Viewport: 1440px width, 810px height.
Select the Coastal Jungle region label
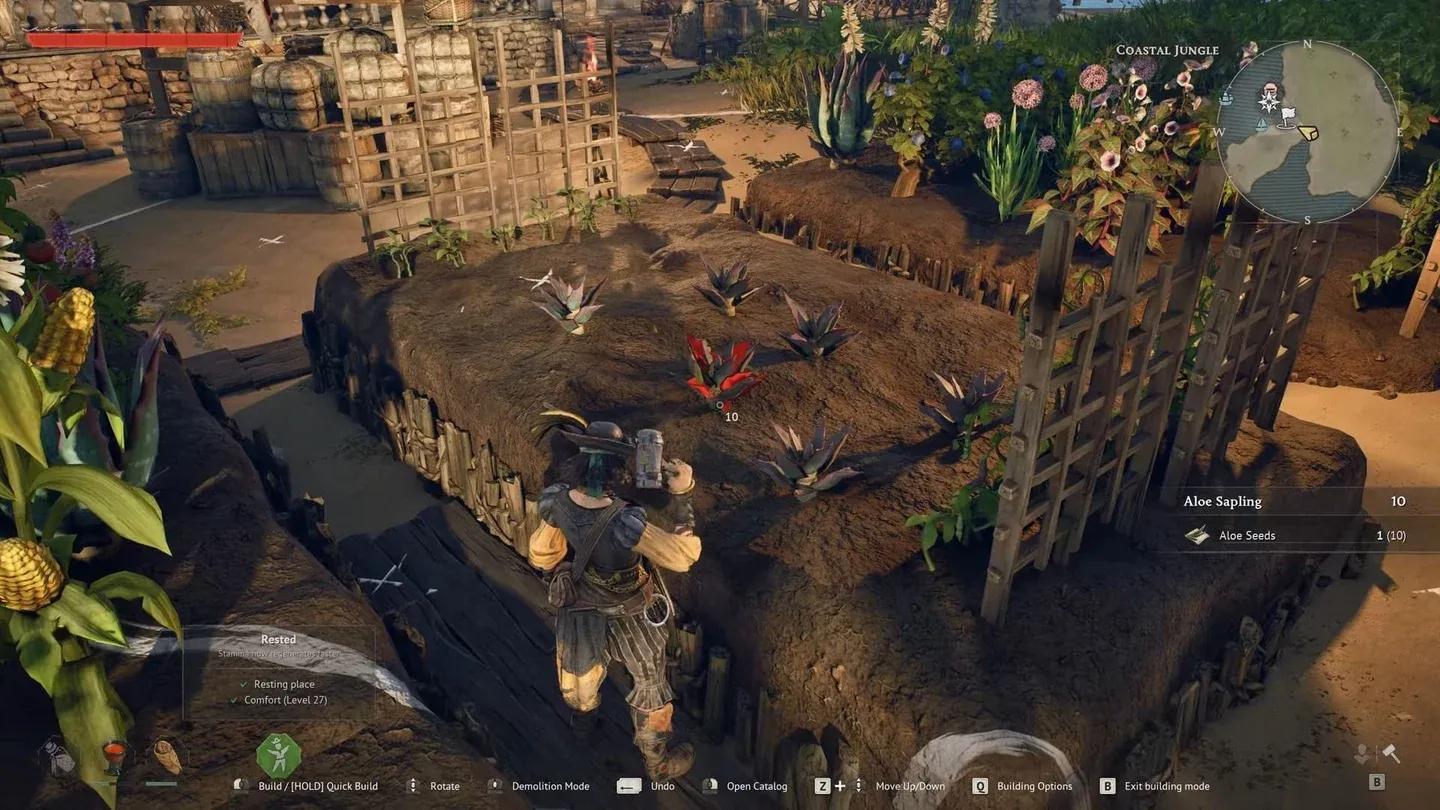(x=1166, y=50)
